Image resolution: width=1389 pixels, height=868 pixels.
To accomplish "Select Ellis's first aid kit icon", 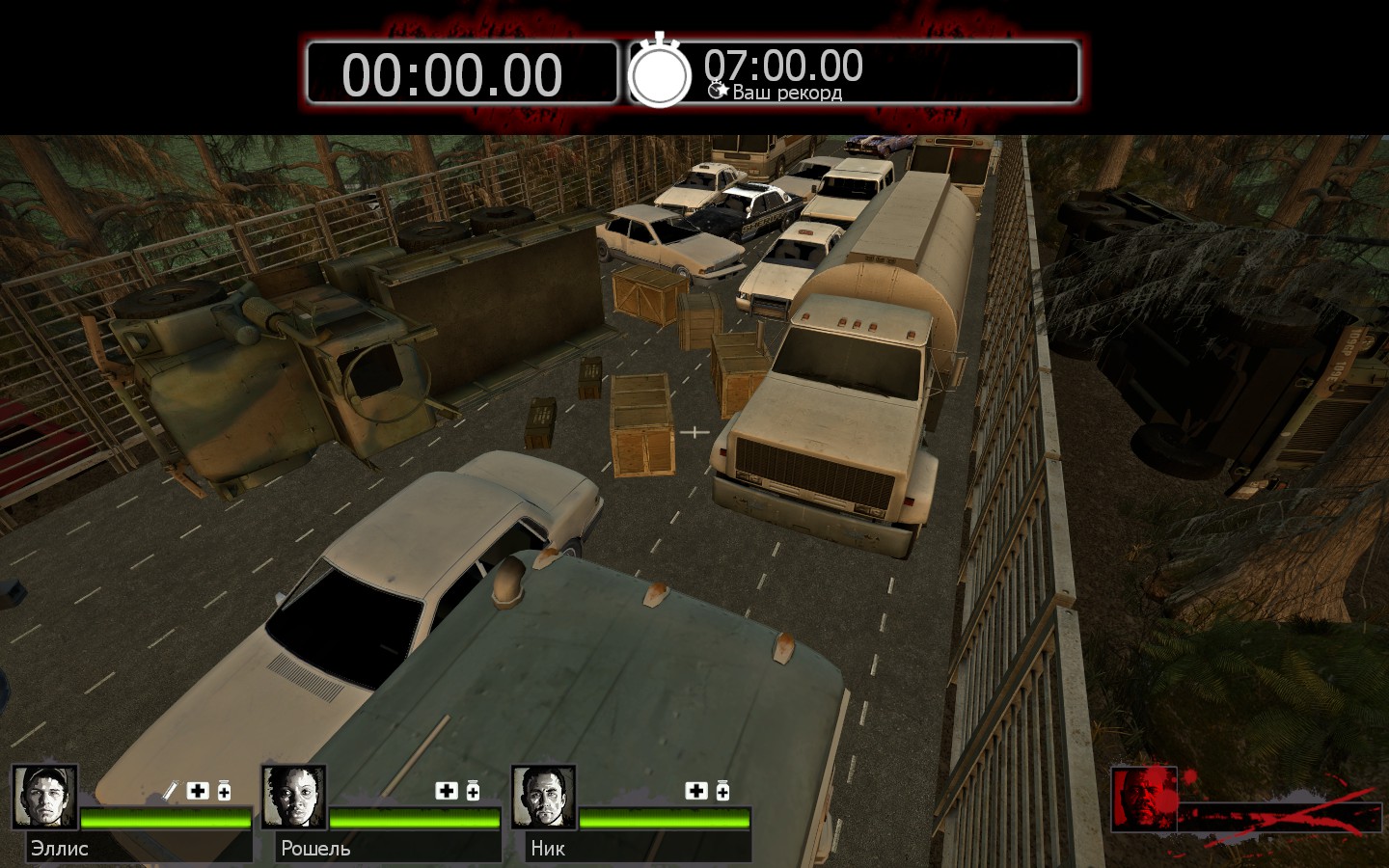I will coord(198,791).
